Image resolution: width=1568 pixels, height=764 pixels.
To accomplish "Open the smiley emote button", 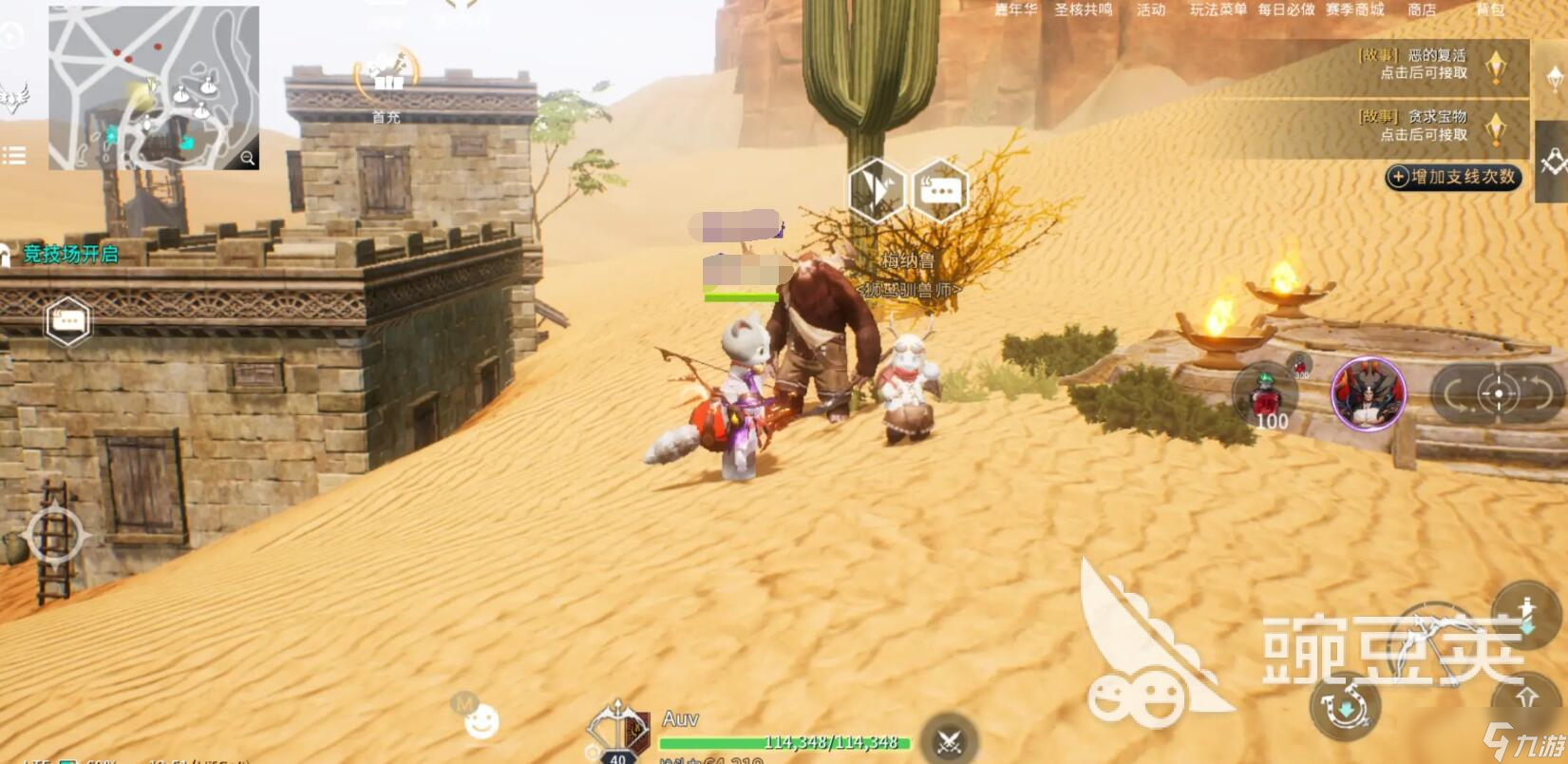I will 481,722.
